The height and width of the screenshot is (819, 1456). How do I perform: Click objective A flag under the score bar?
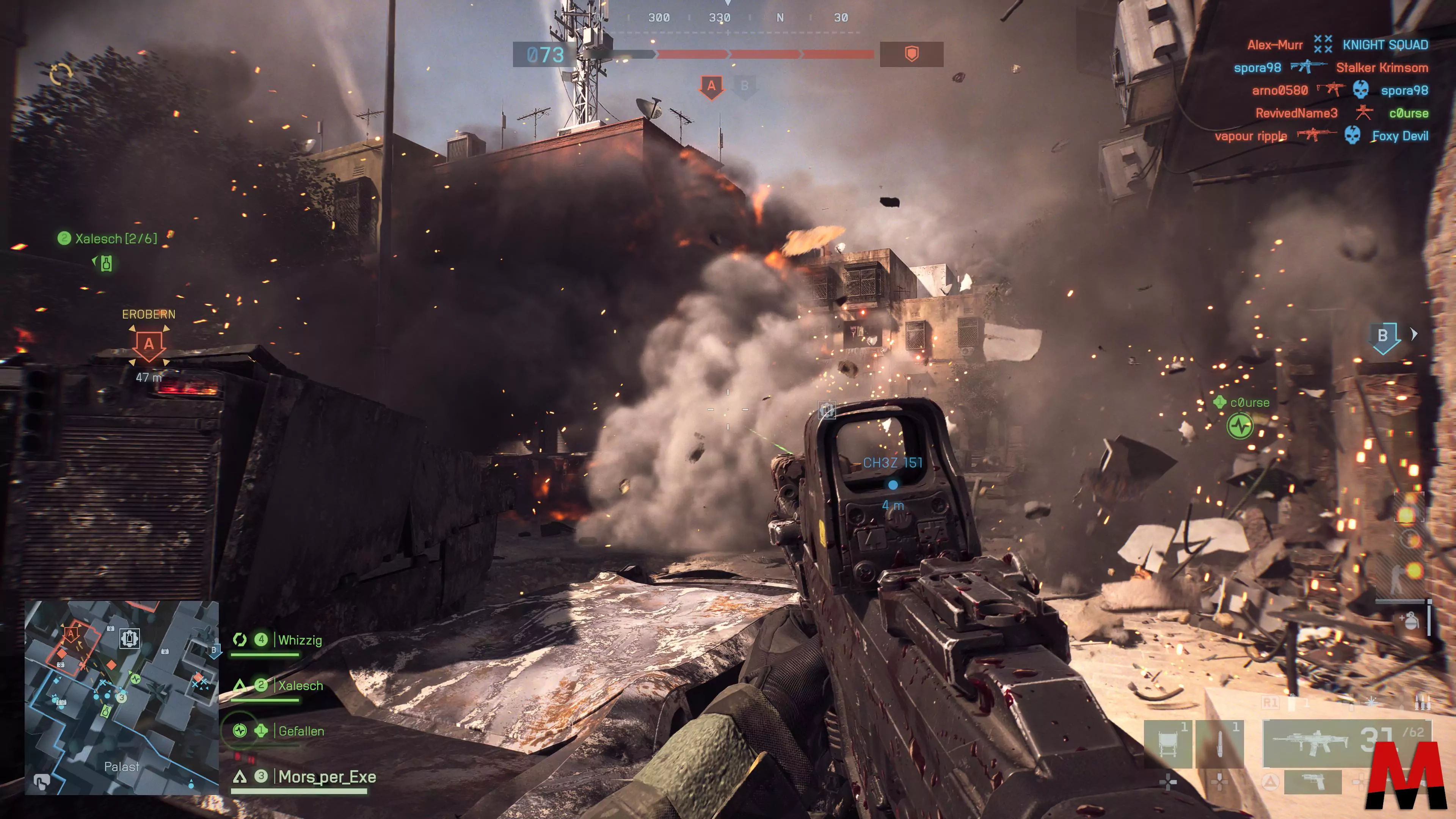click(711, 86)
